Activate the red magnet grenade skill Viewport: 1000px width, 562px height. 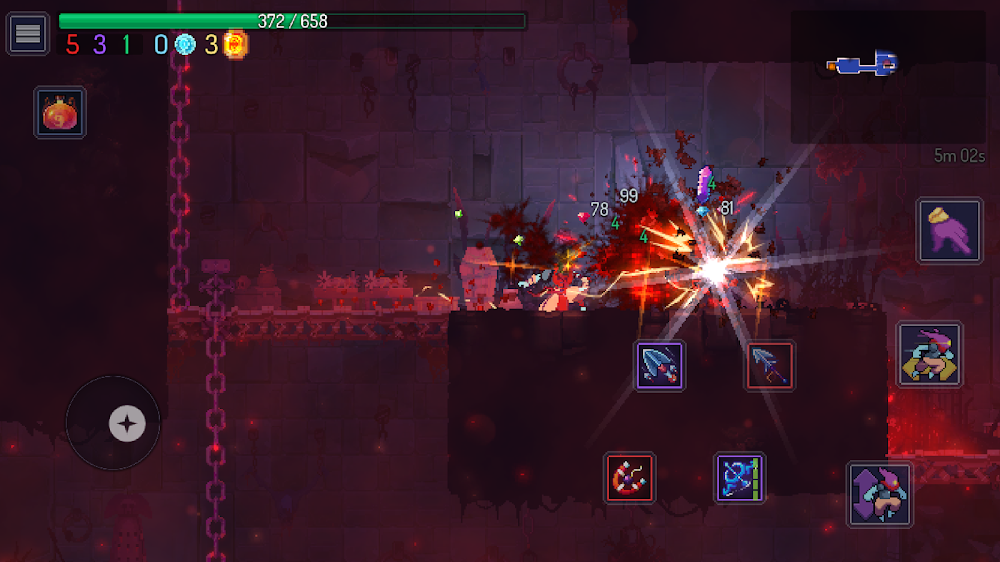tap(630, 477)
